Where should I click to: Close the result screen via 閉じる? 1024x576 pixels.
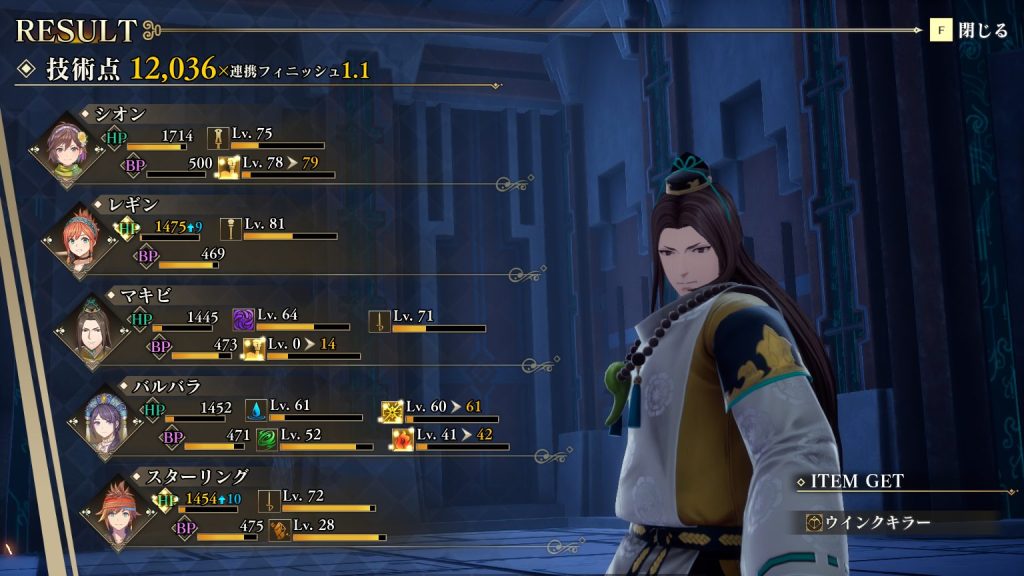pyautogui.click(x=970, y=30)
